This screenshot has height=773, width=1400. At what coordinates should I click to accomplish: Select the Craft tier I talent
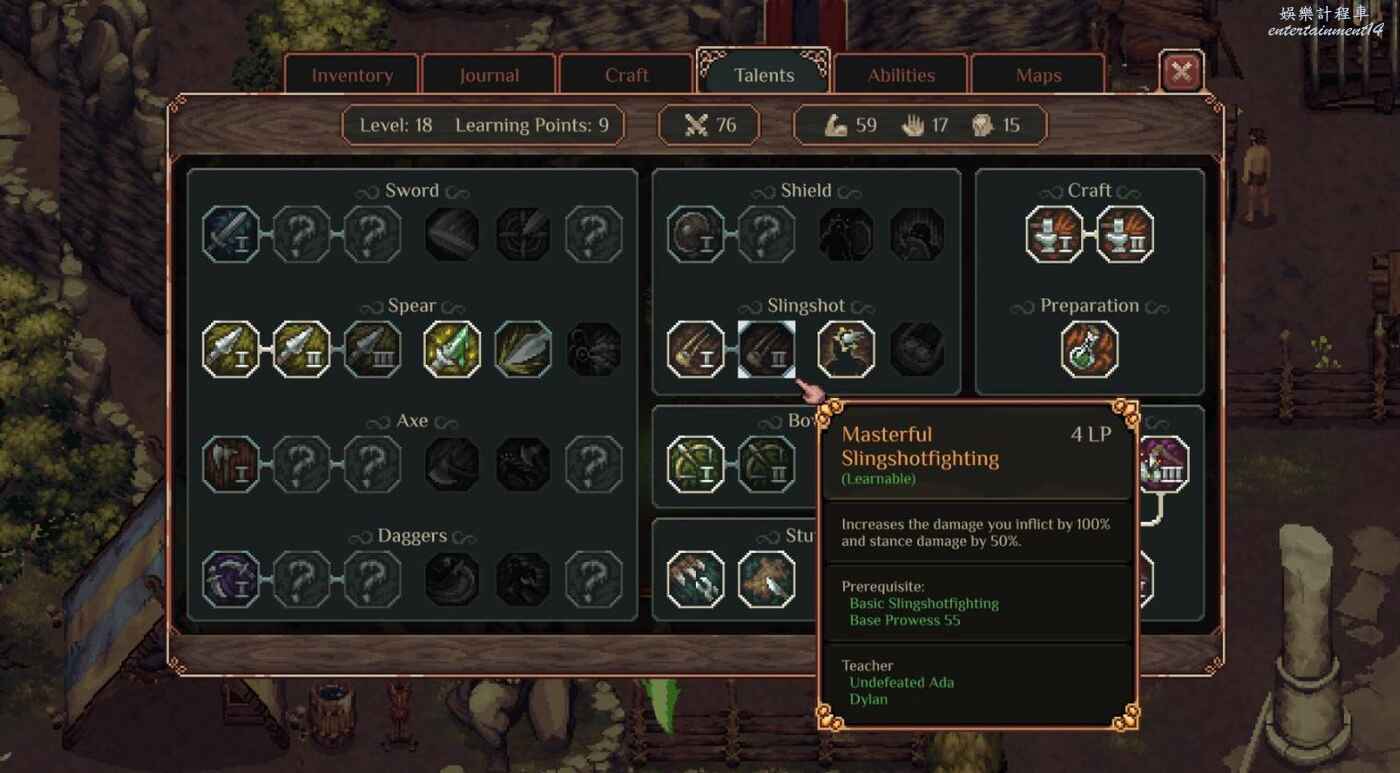(x=1055, y=235)
